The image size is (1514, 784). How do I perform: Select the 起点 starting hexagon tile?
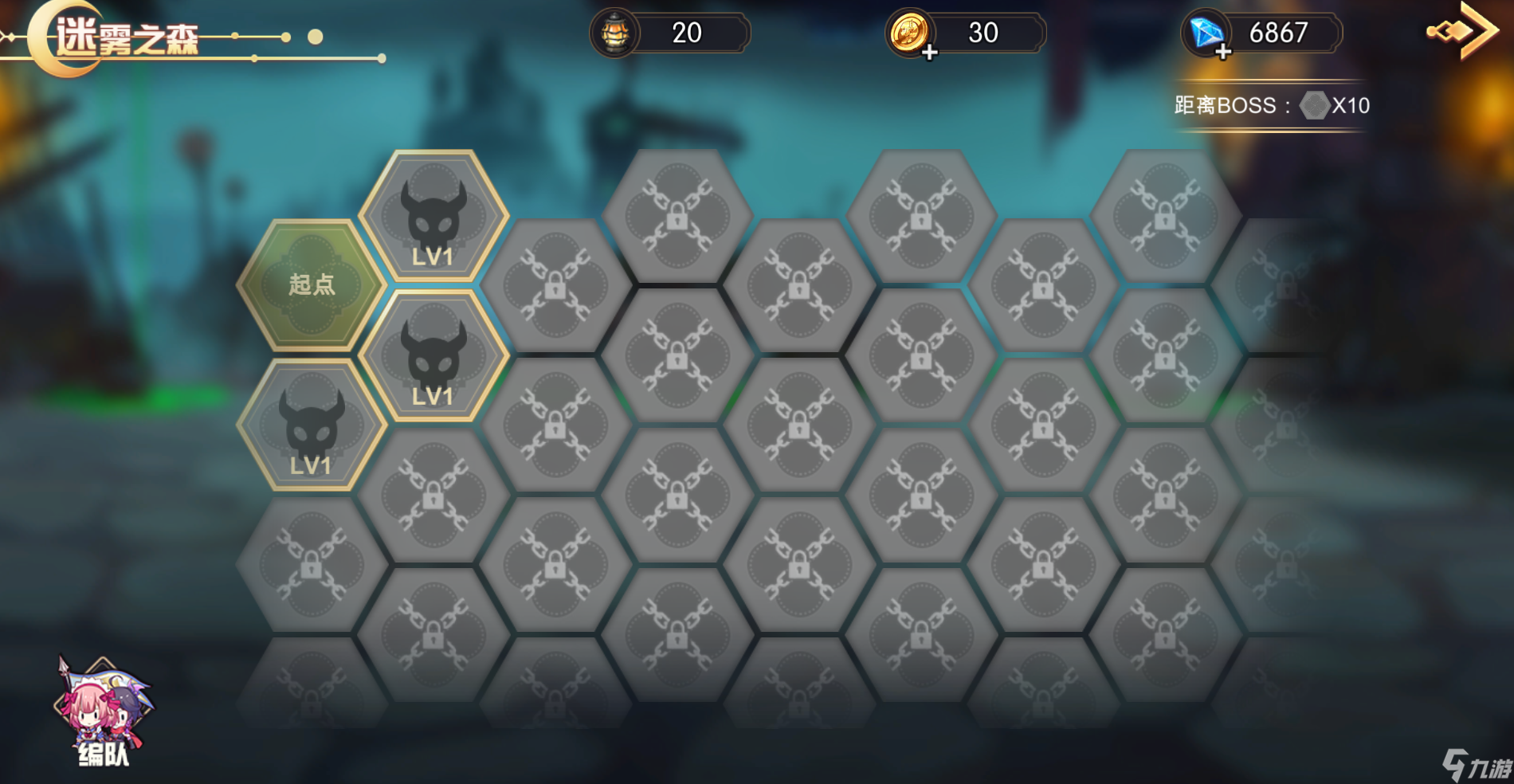(312, 284)
